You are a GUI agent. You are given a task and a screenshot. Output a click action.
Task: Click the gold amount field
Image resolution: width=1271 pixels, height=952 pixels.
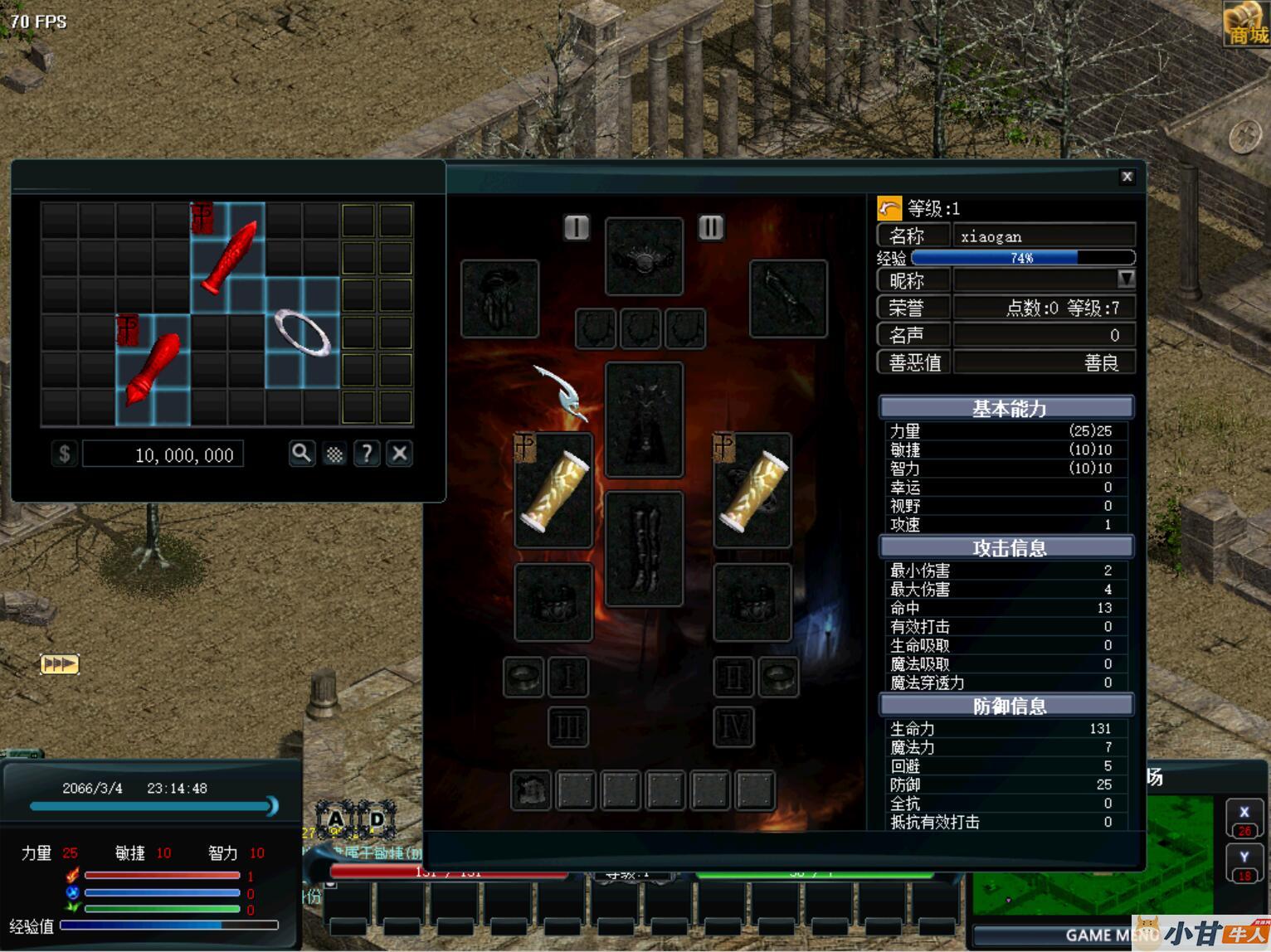point(163,454)
